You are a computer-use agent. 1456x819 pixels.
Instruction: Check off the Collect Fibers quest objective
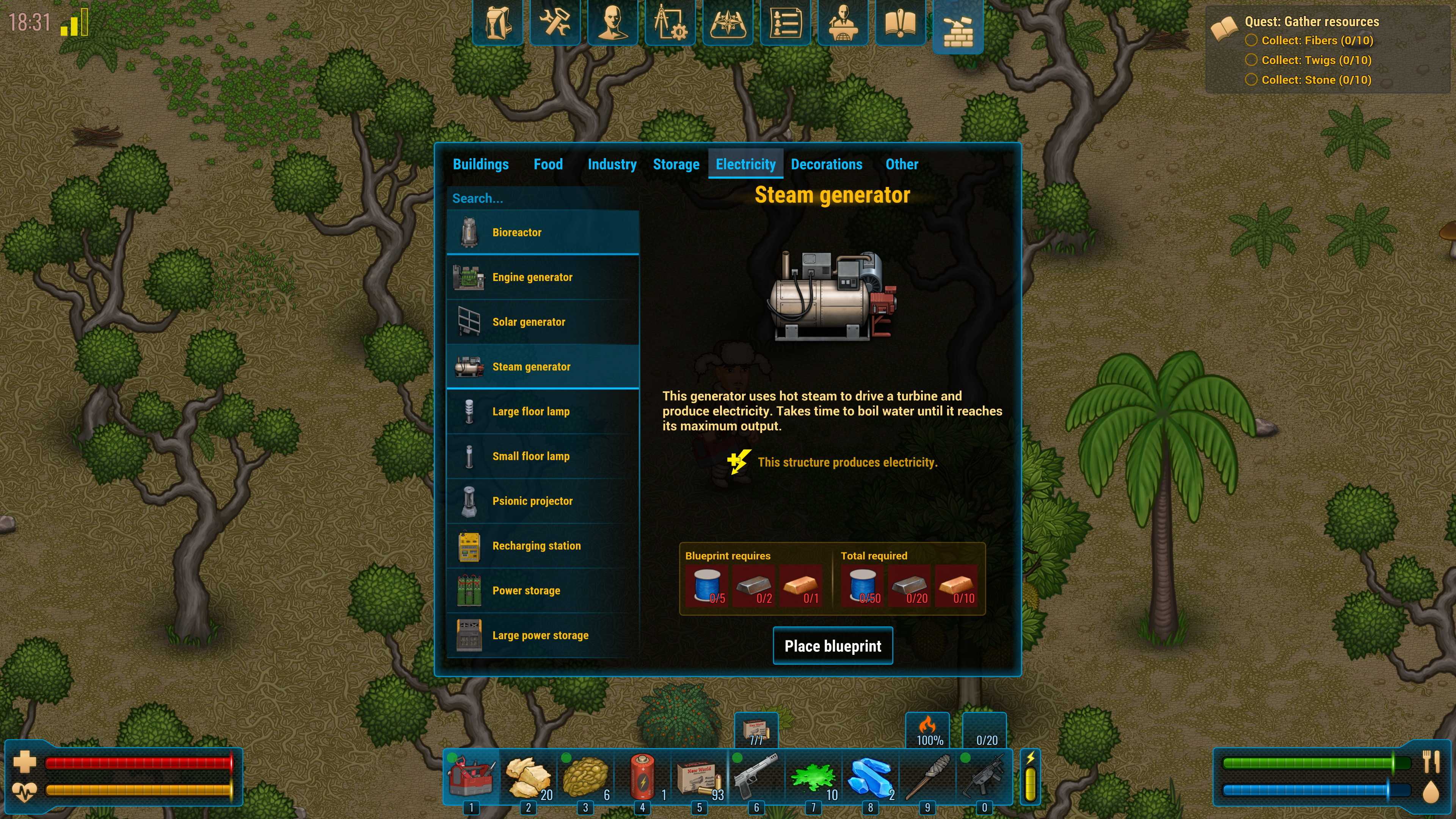(x=1251, y=40)
